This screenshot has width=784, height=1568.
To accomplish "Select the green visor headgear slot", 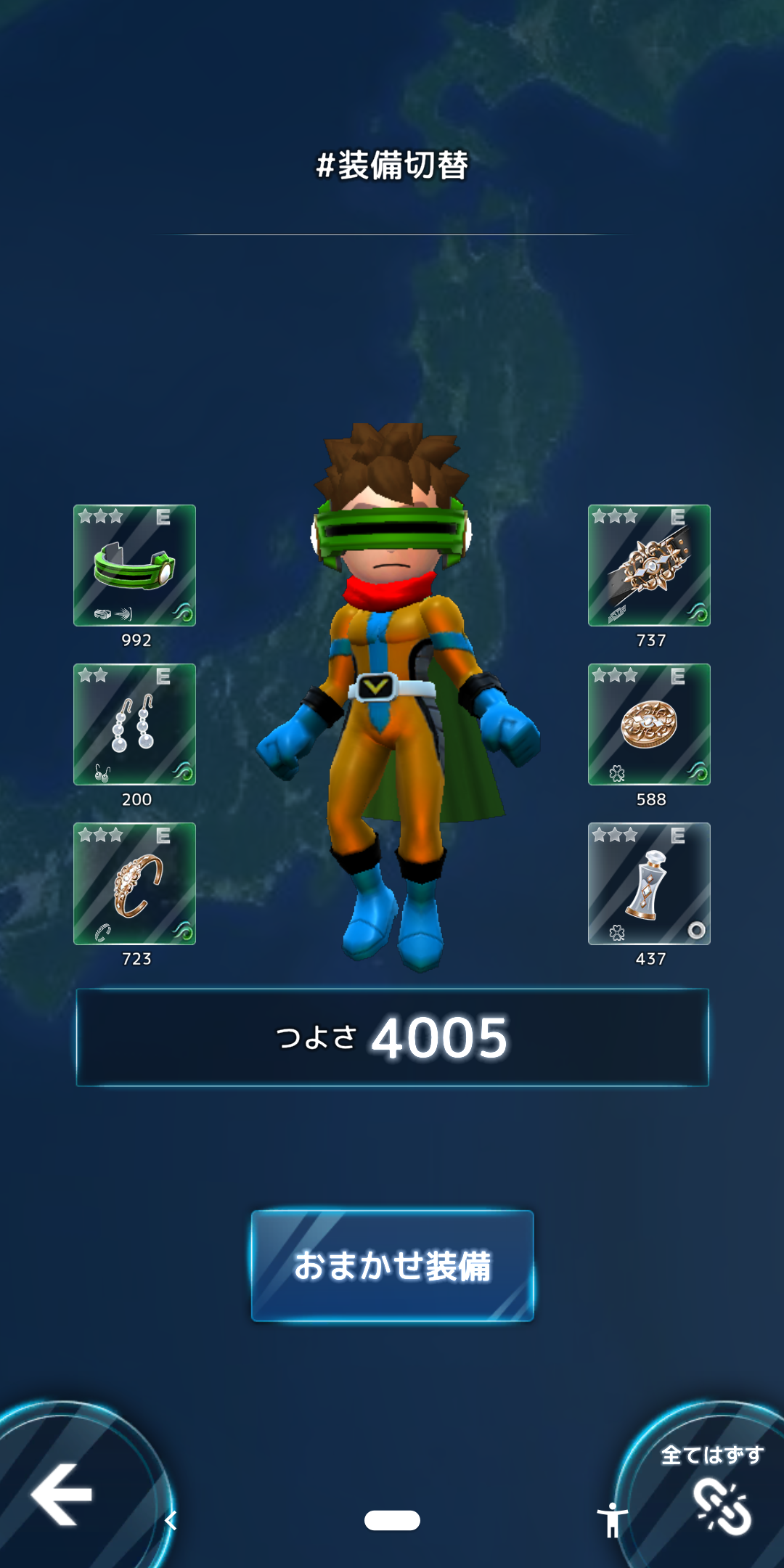I will (134, 565).
